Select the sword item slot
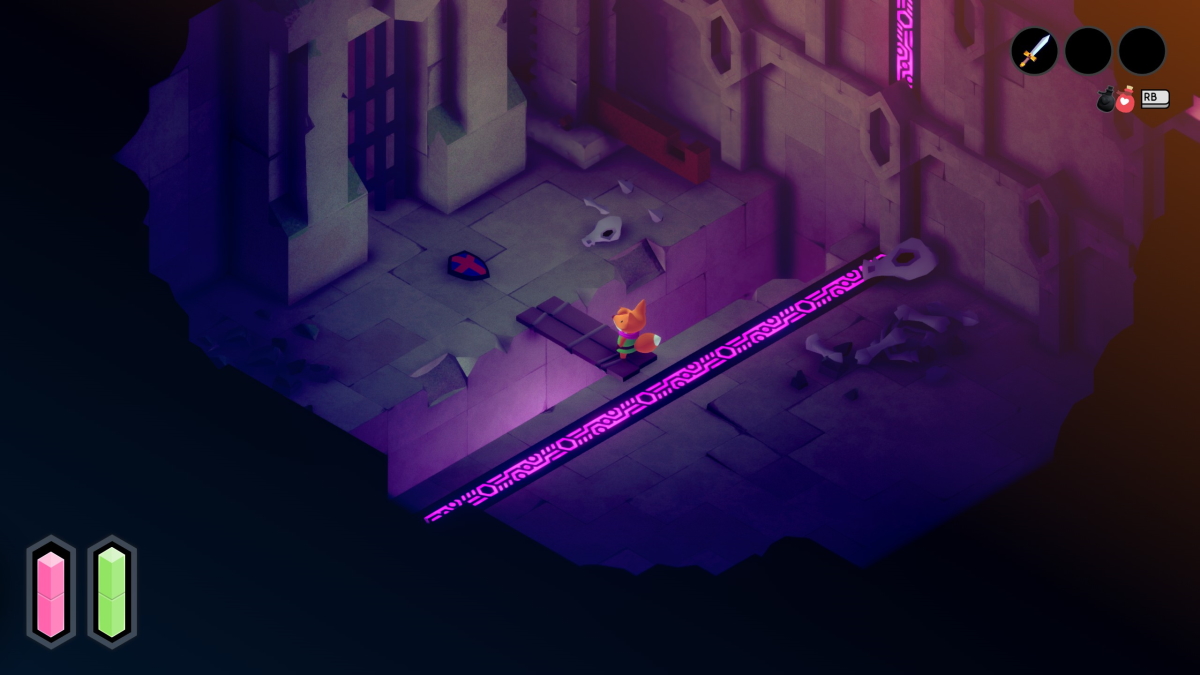Viewport: 1200px width, 675px height. pyautogui.click(x=1034, y=51)
